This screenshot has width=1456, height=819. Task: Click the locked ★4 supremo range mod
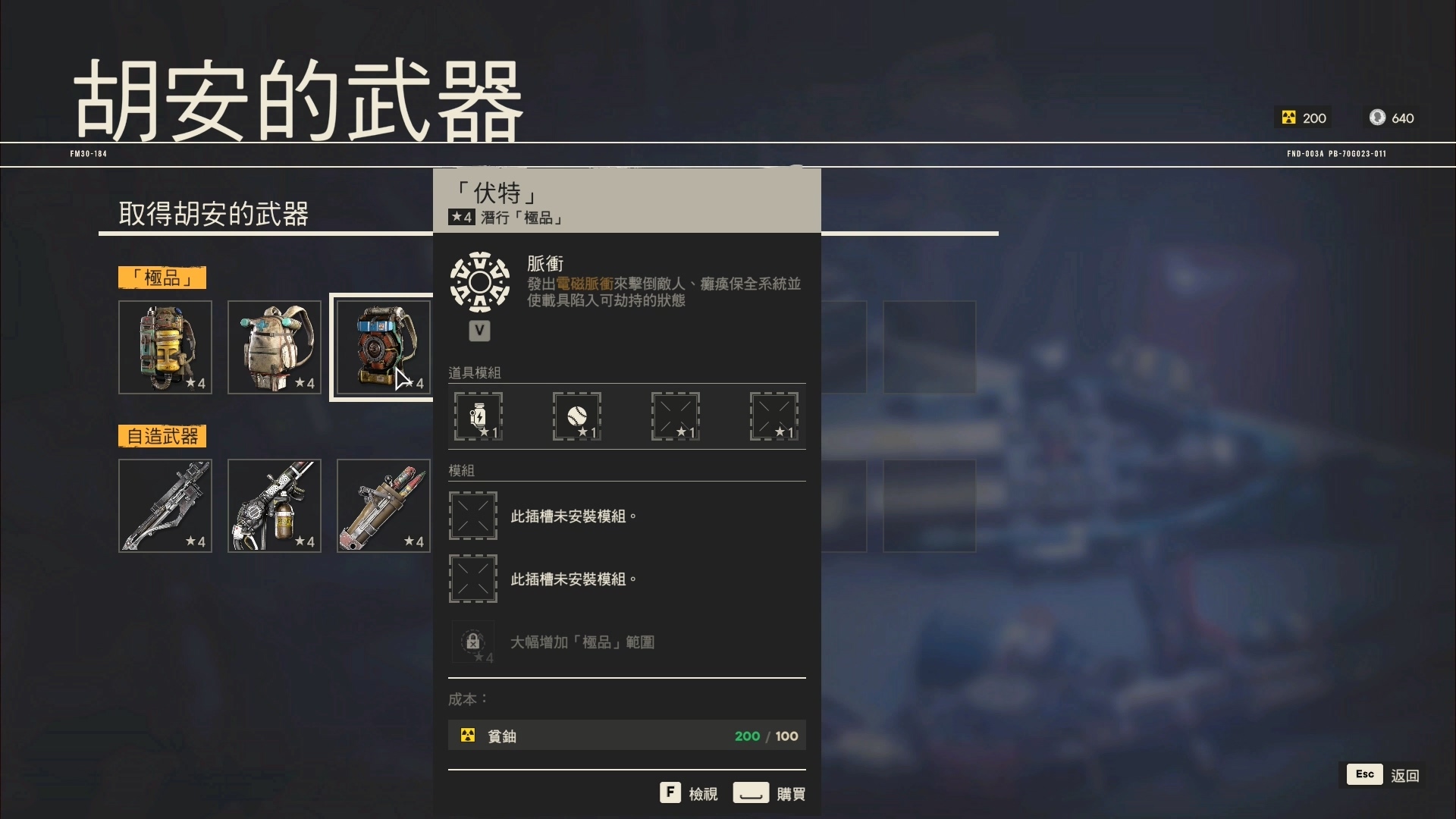pos(473,642)
